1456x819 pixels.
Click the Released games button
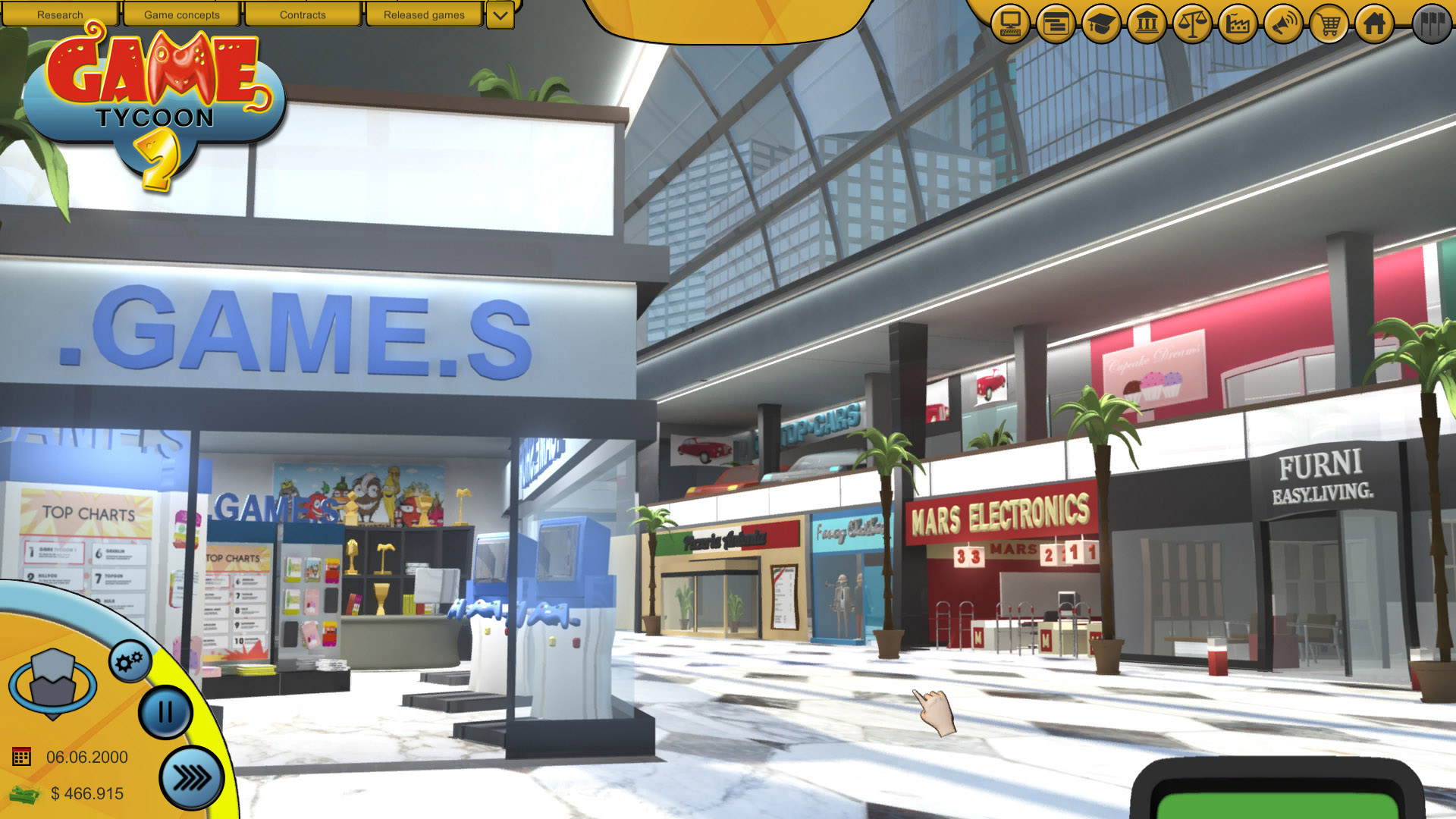tap(424, 14)
